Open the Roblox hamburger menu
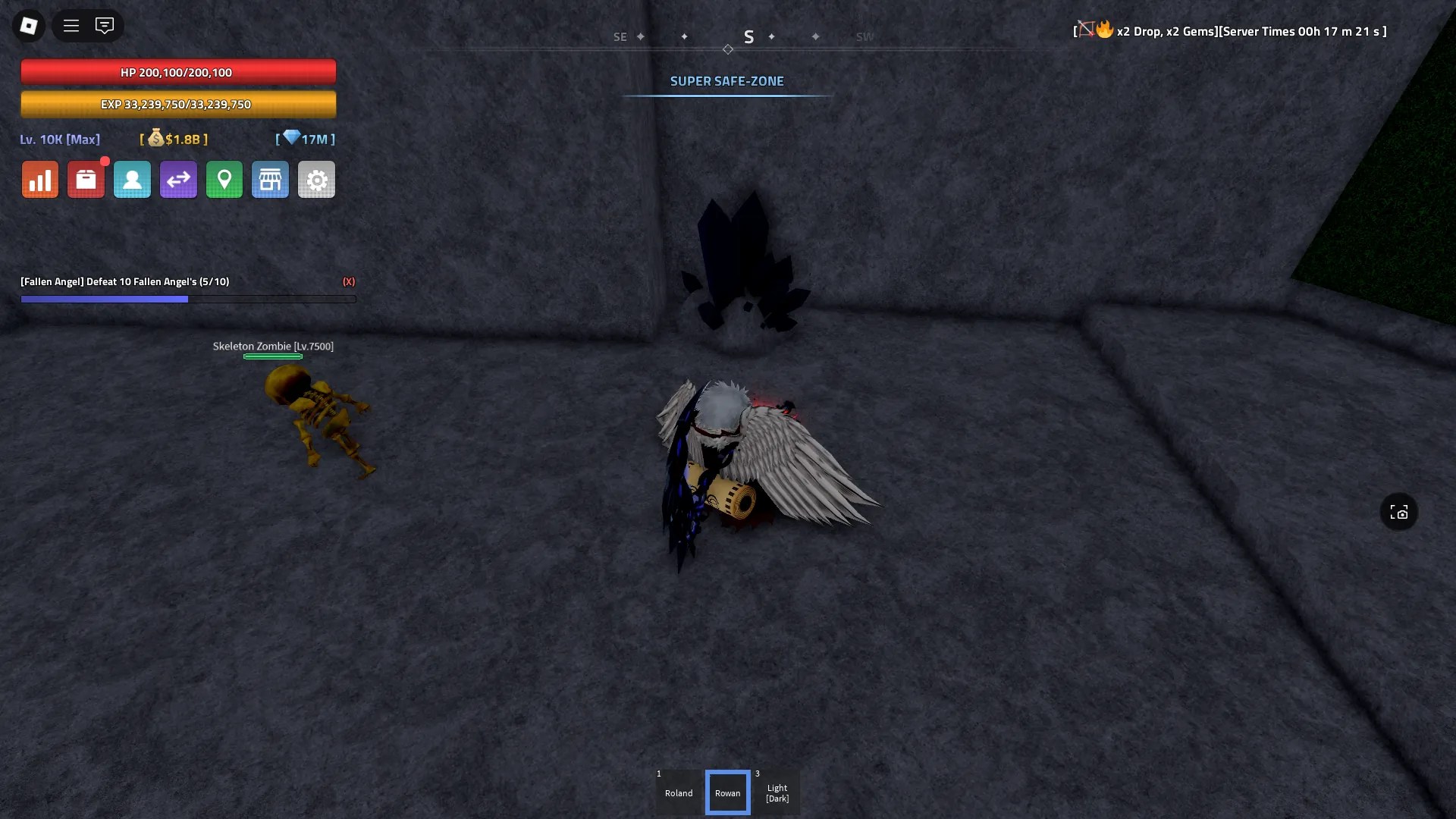The height and width of the screenshot is (819, 1456). coord(71,25)
